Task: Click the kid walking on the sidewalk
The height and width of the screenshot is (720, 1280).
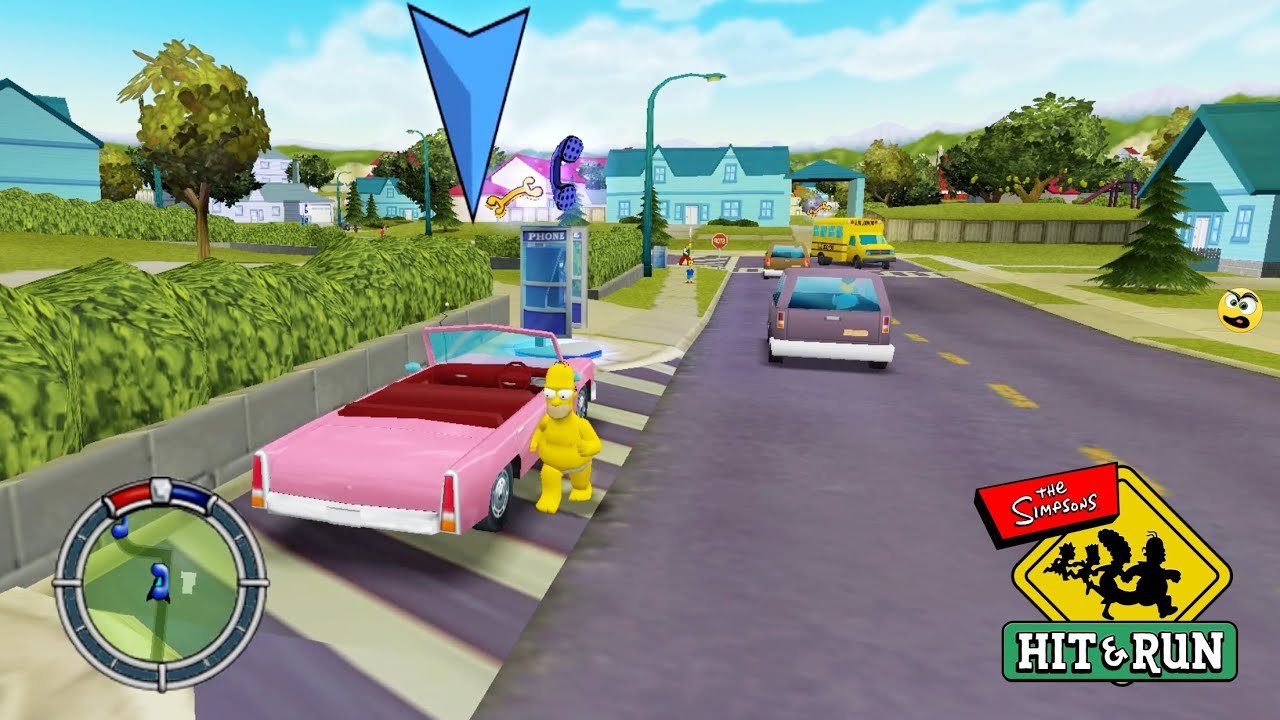Action: click(x=692, y=272)
